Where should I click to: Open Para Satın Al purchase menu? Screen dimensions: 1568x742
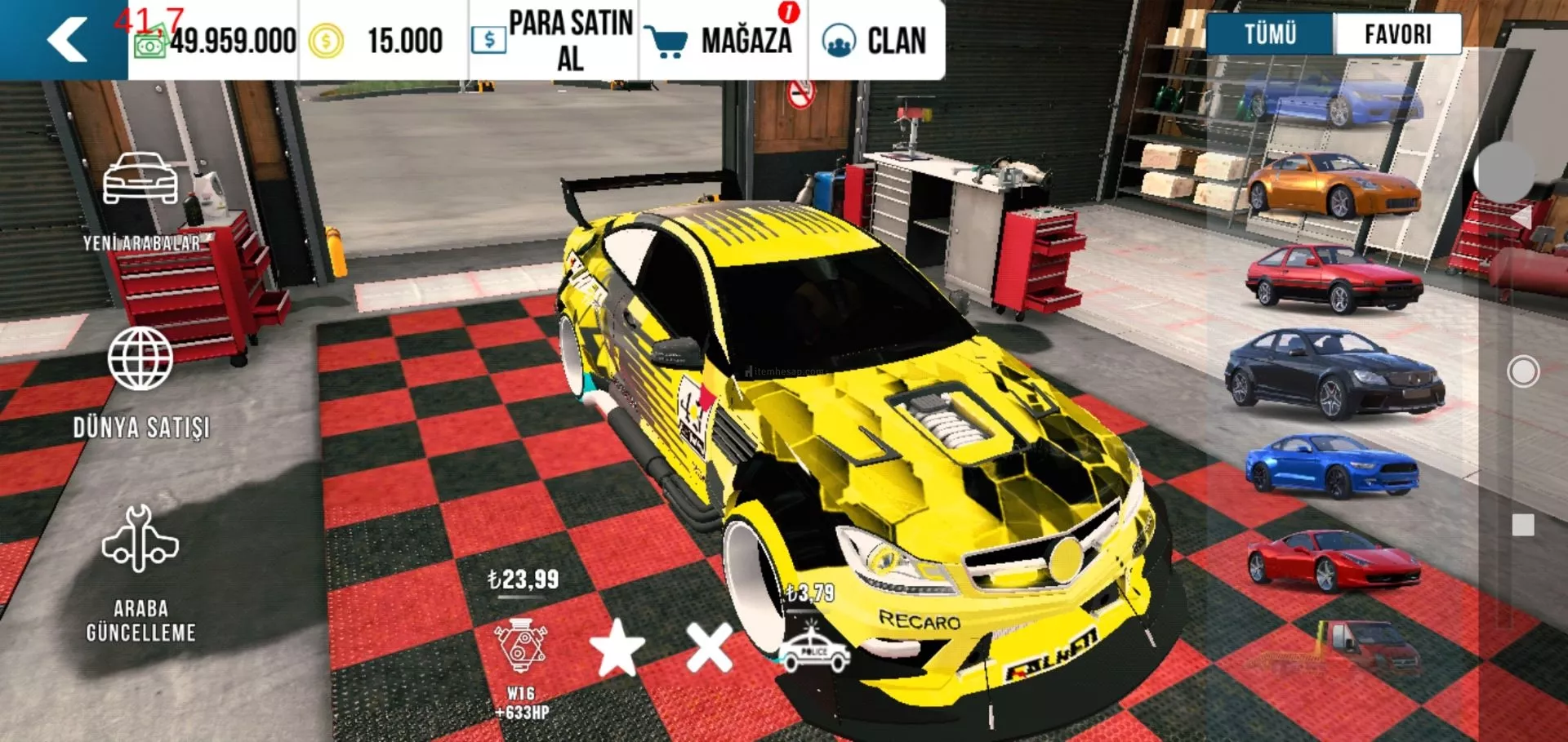point(554,40)
